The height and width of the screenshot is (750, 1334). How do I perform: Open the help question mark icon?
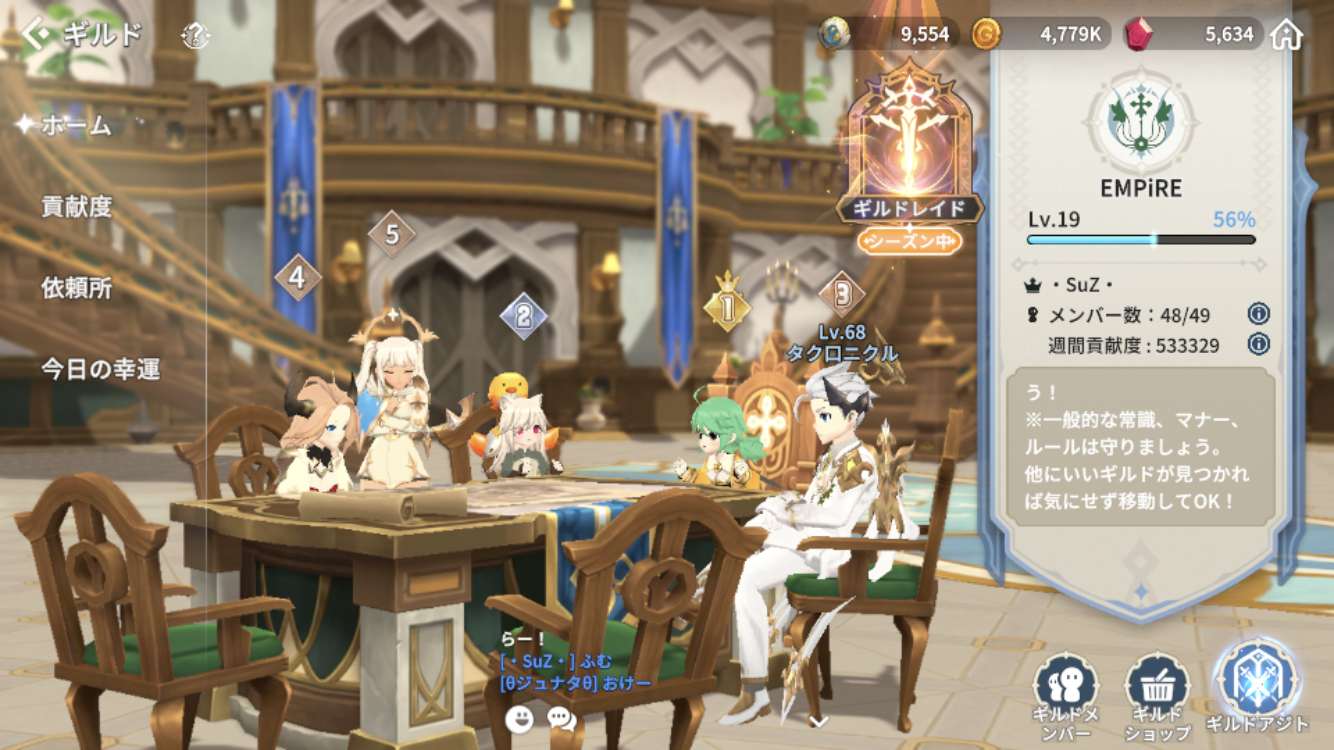click(196, 37)
